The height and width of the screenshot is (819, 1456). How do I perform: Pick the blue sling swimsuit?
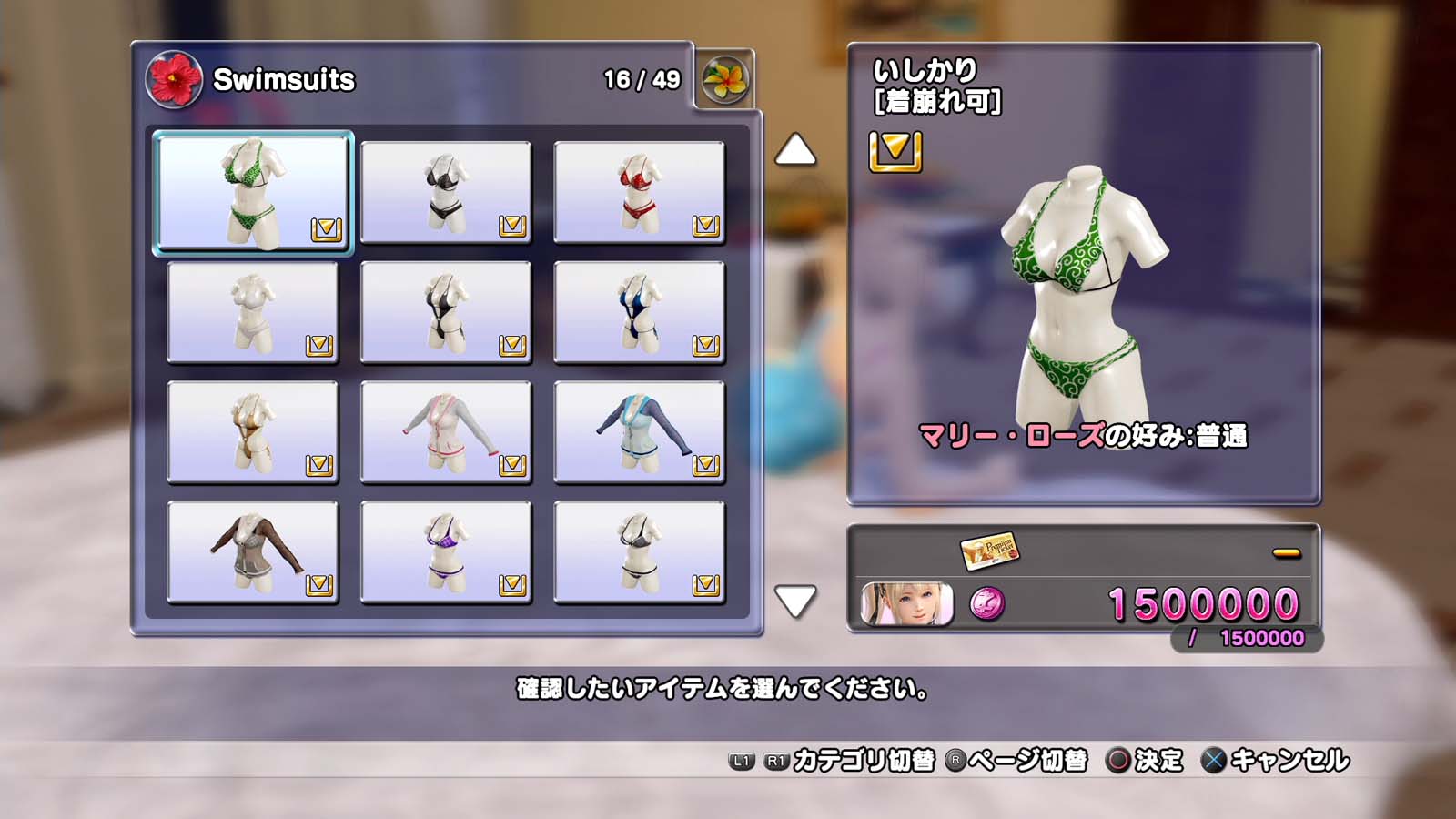pyautogui.click(x=639, y=312)
